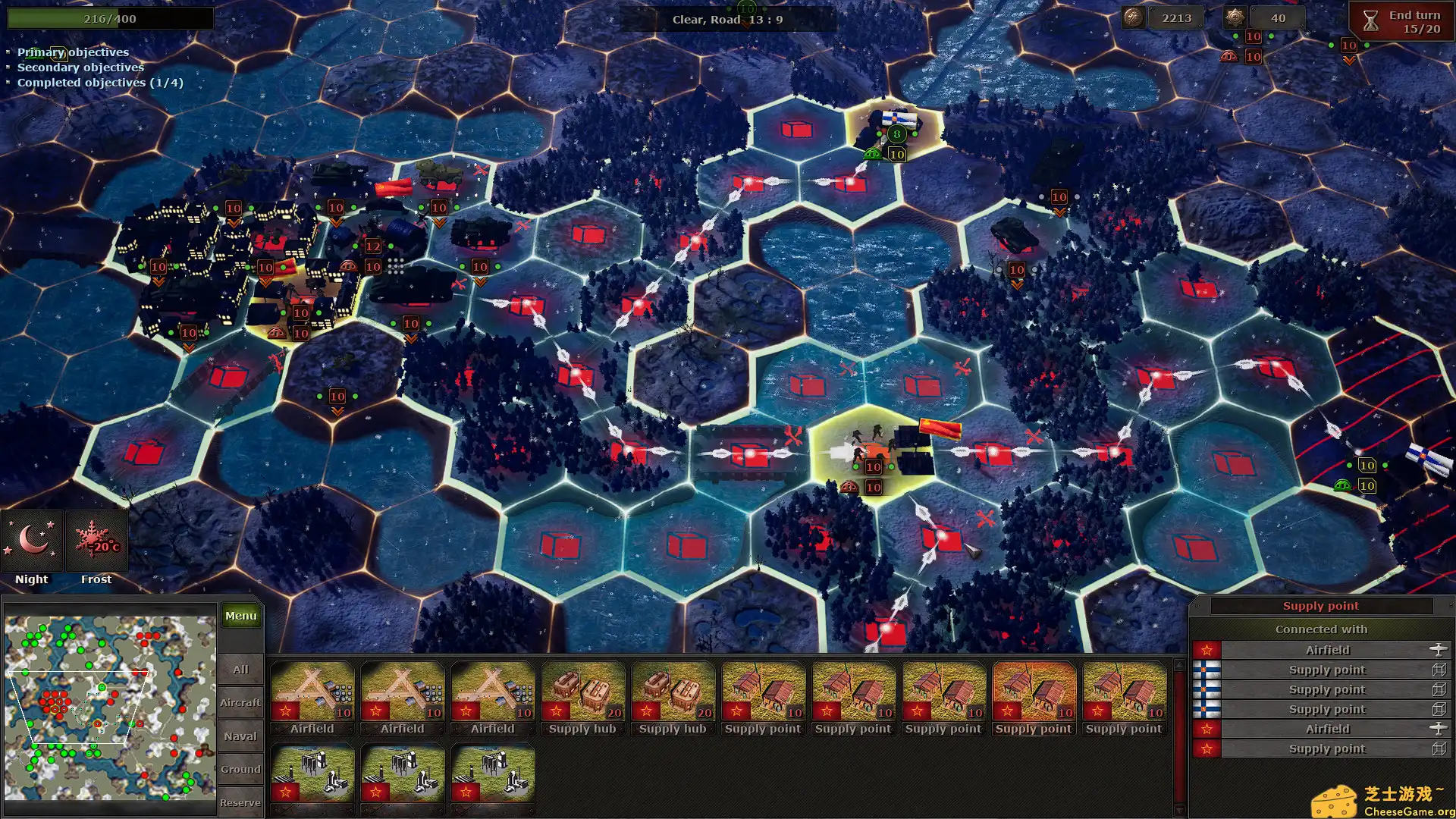Click the Night indicator moon icon
Viewport: 1456px width, 819px height.
31,541
